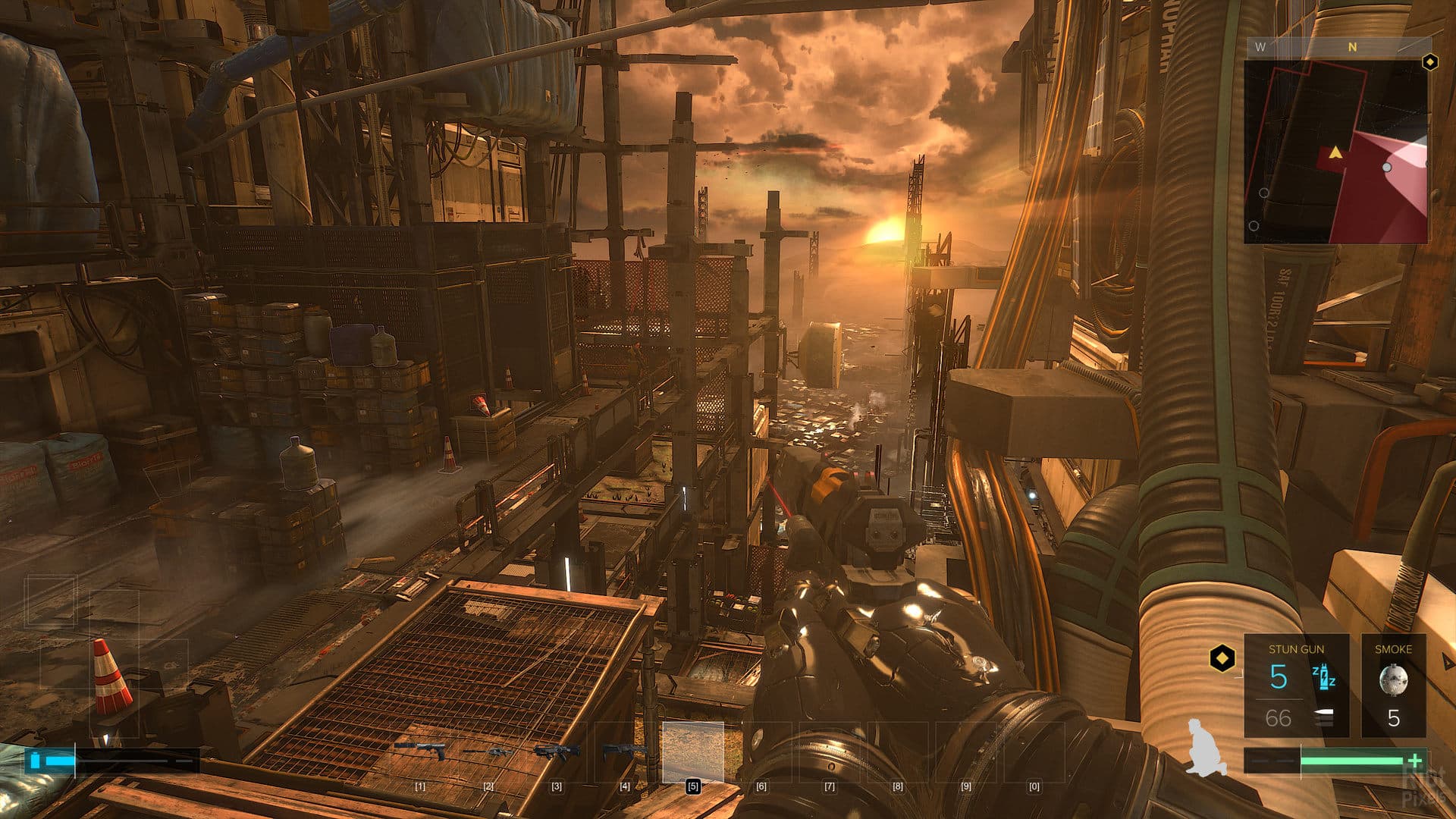Choose the weapon in hotbar slot 4
1456x819 pixels.
625,751
